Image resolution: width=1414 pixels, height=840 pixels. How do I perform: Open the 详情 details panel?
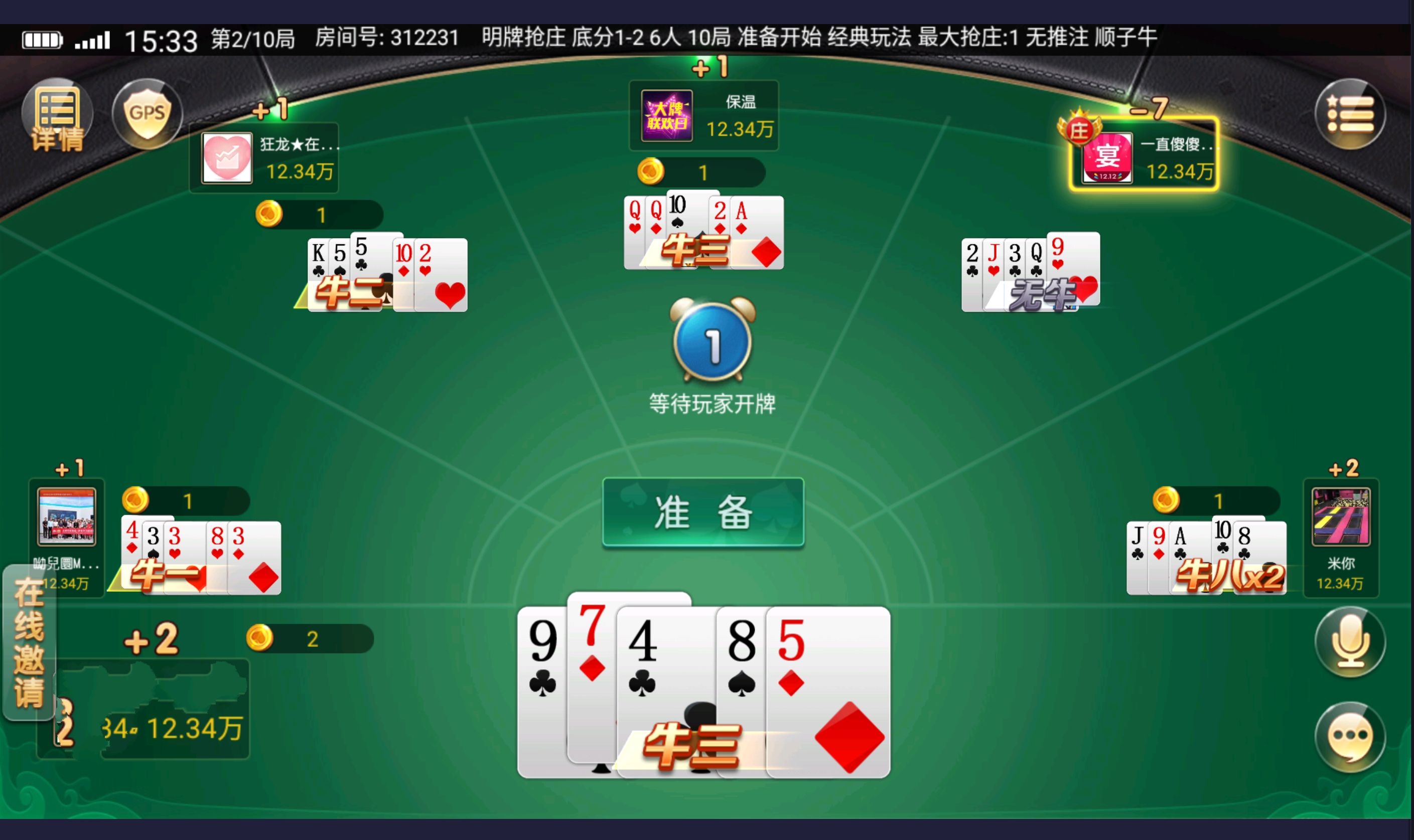coord(57,115)
